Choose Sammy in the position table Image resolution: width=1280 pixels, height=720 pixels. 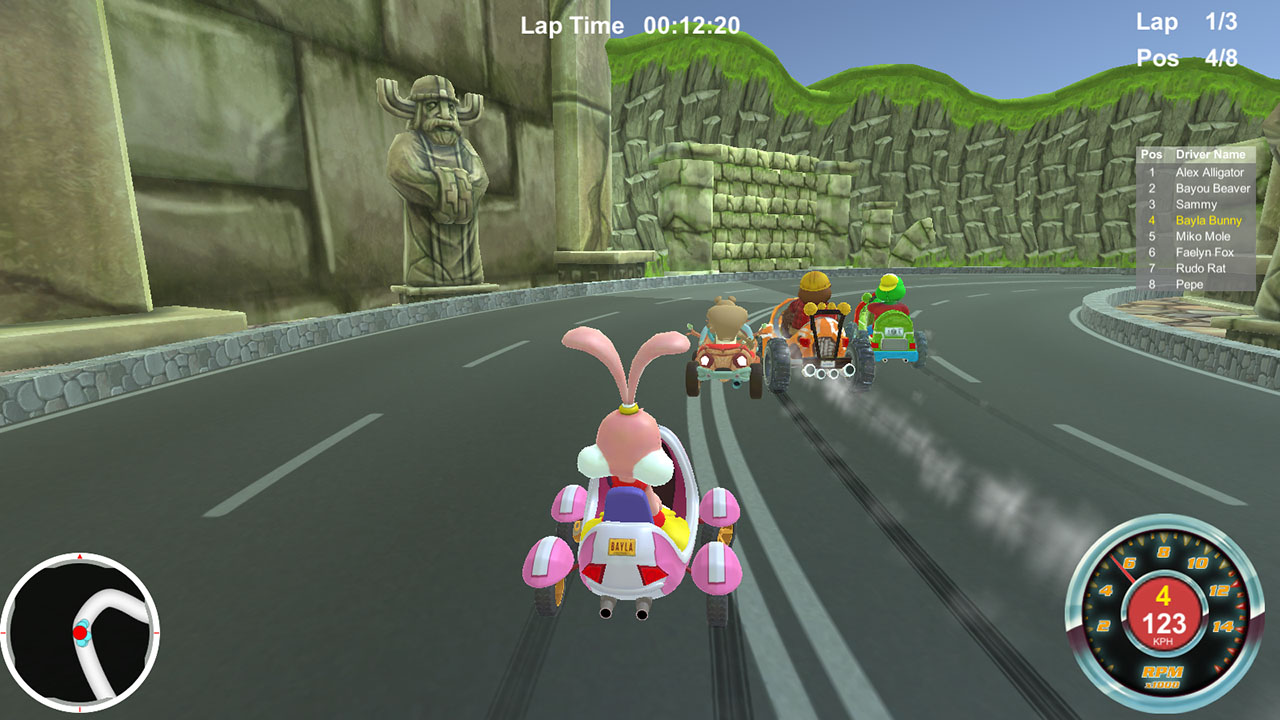1196,204
